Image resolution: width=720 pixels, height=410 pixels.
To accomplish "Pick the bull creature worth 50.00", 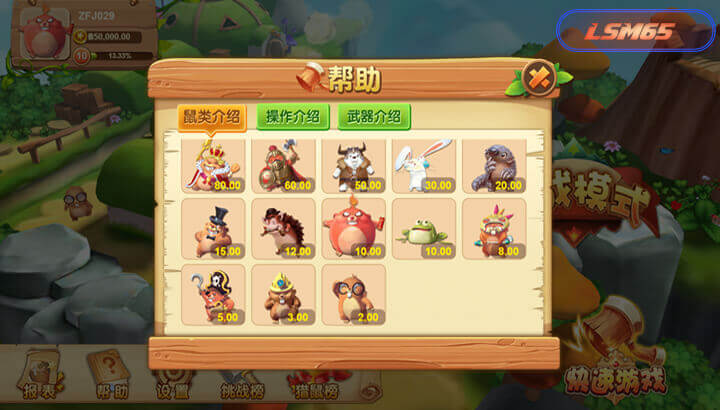I will [x=353, y=164].
